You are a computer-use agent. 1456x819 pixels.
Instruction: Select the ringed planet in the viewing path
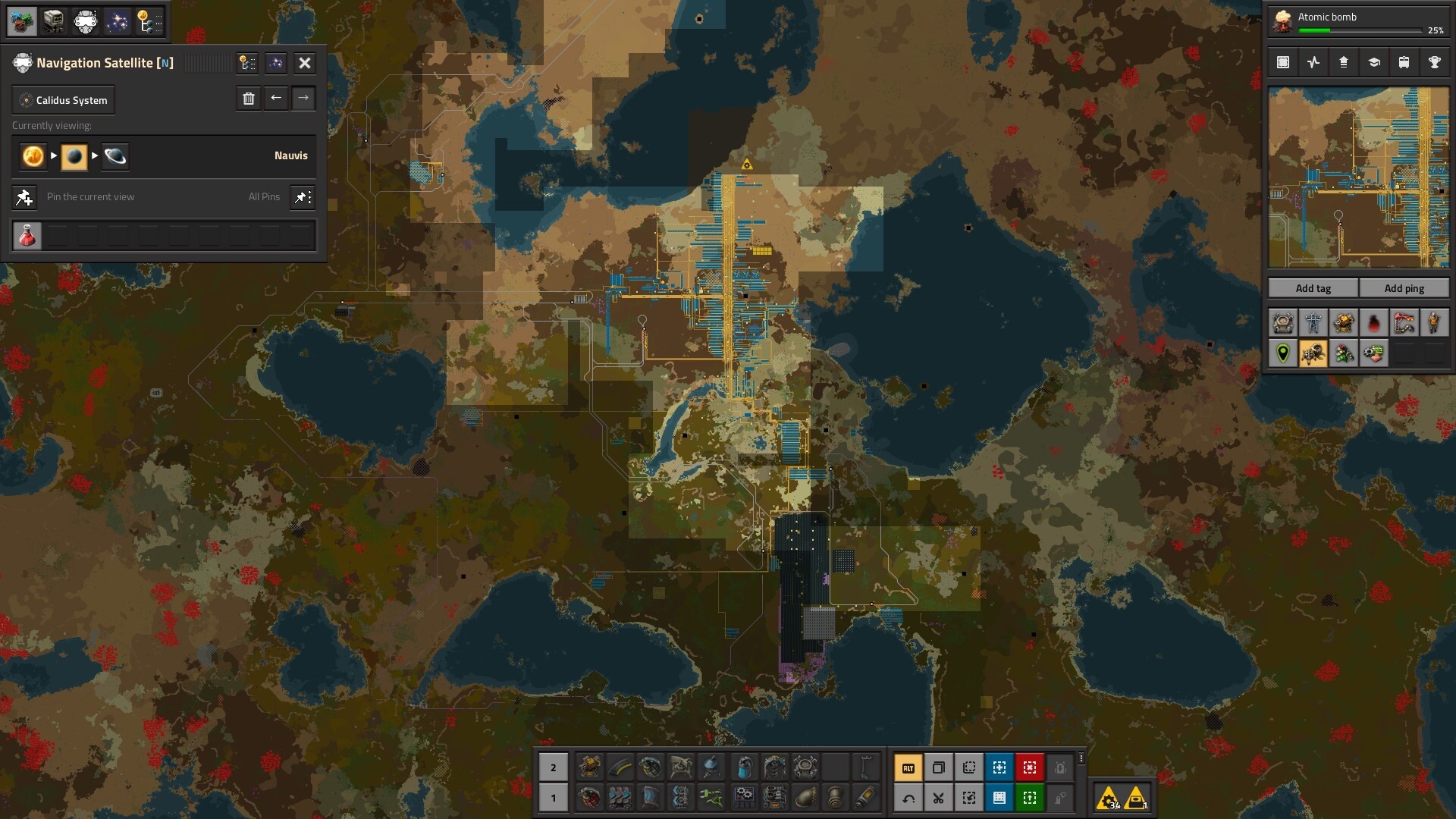(x=115, y=156)
